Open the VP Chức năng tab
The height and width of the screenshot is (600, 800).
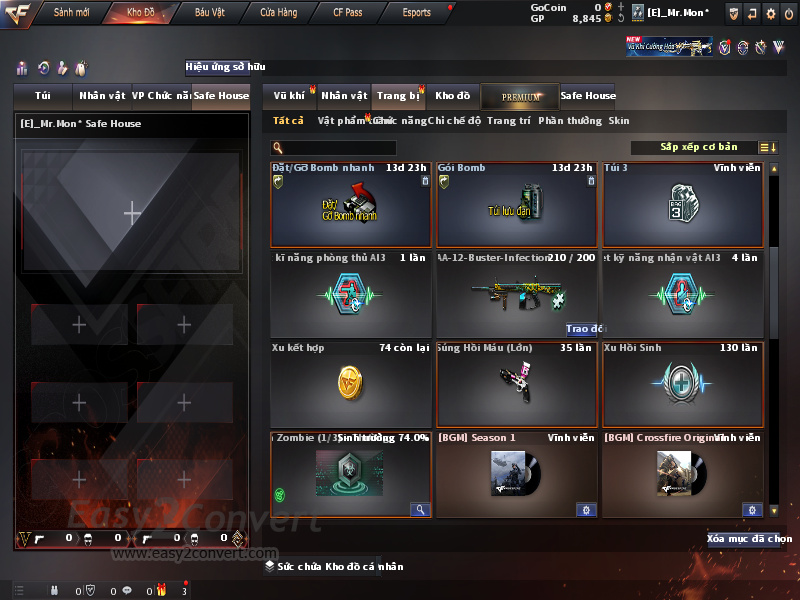[160, 96]
